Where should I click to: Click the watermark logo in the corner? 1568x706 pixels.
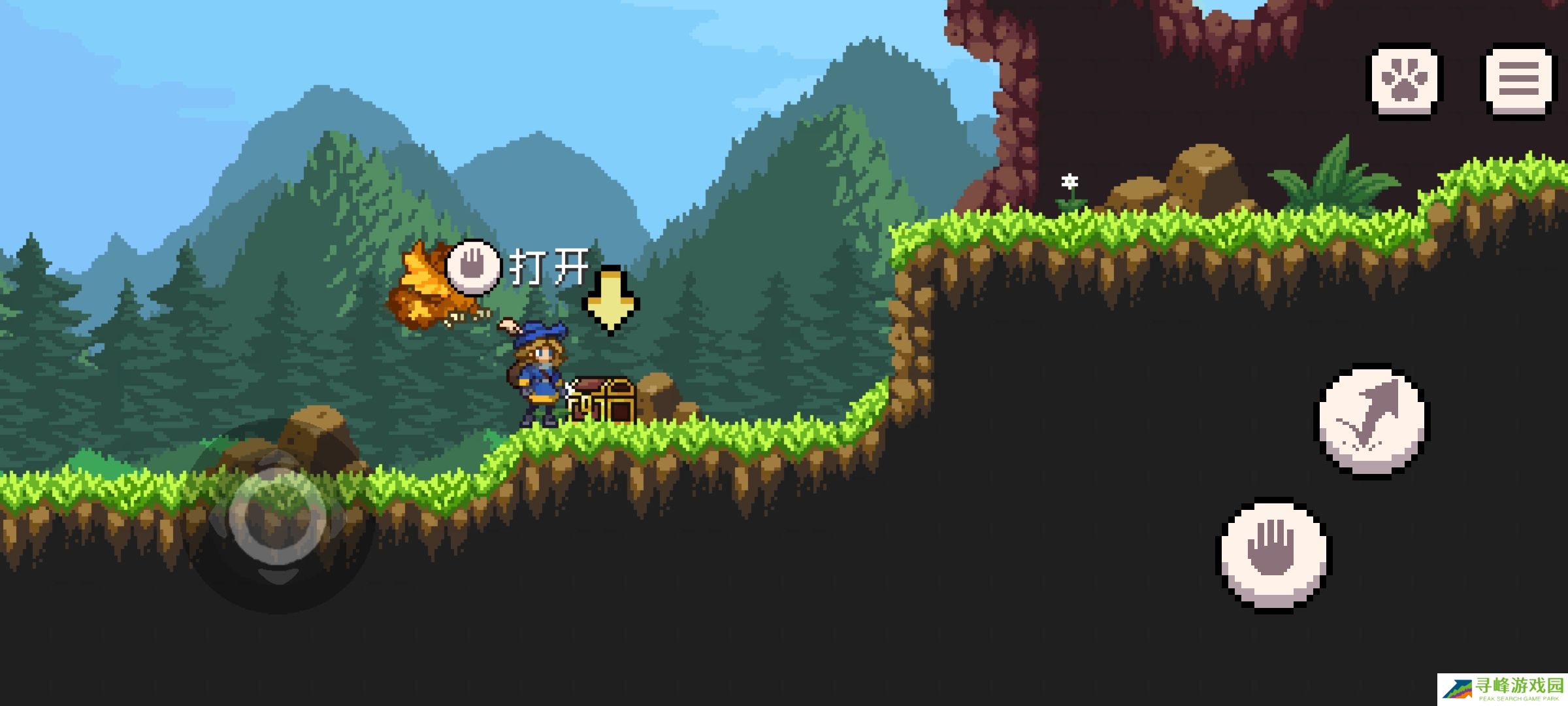(1501, 689)
